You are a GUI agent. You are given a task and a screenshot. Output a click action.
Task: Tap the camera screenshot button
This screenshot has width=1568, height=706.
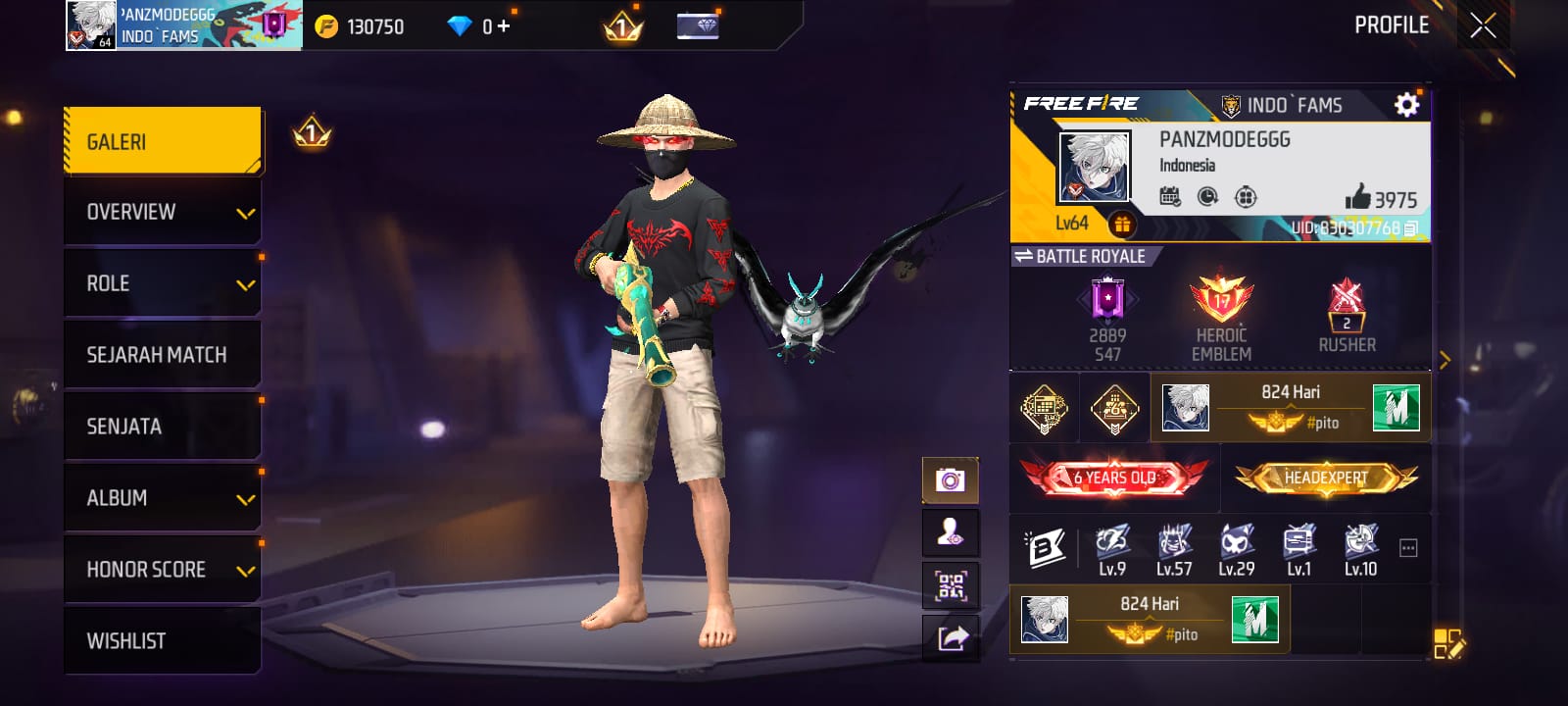tap(950, 479)
